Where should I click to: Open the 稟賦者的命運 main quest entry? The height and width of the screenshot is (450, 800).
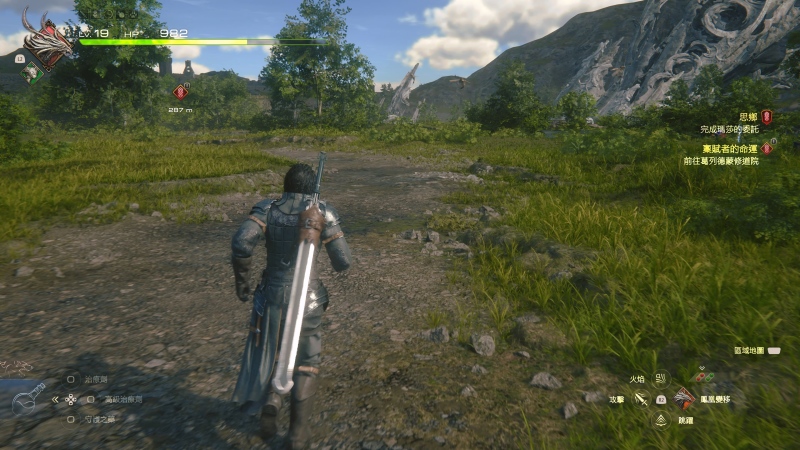(738, 148)
